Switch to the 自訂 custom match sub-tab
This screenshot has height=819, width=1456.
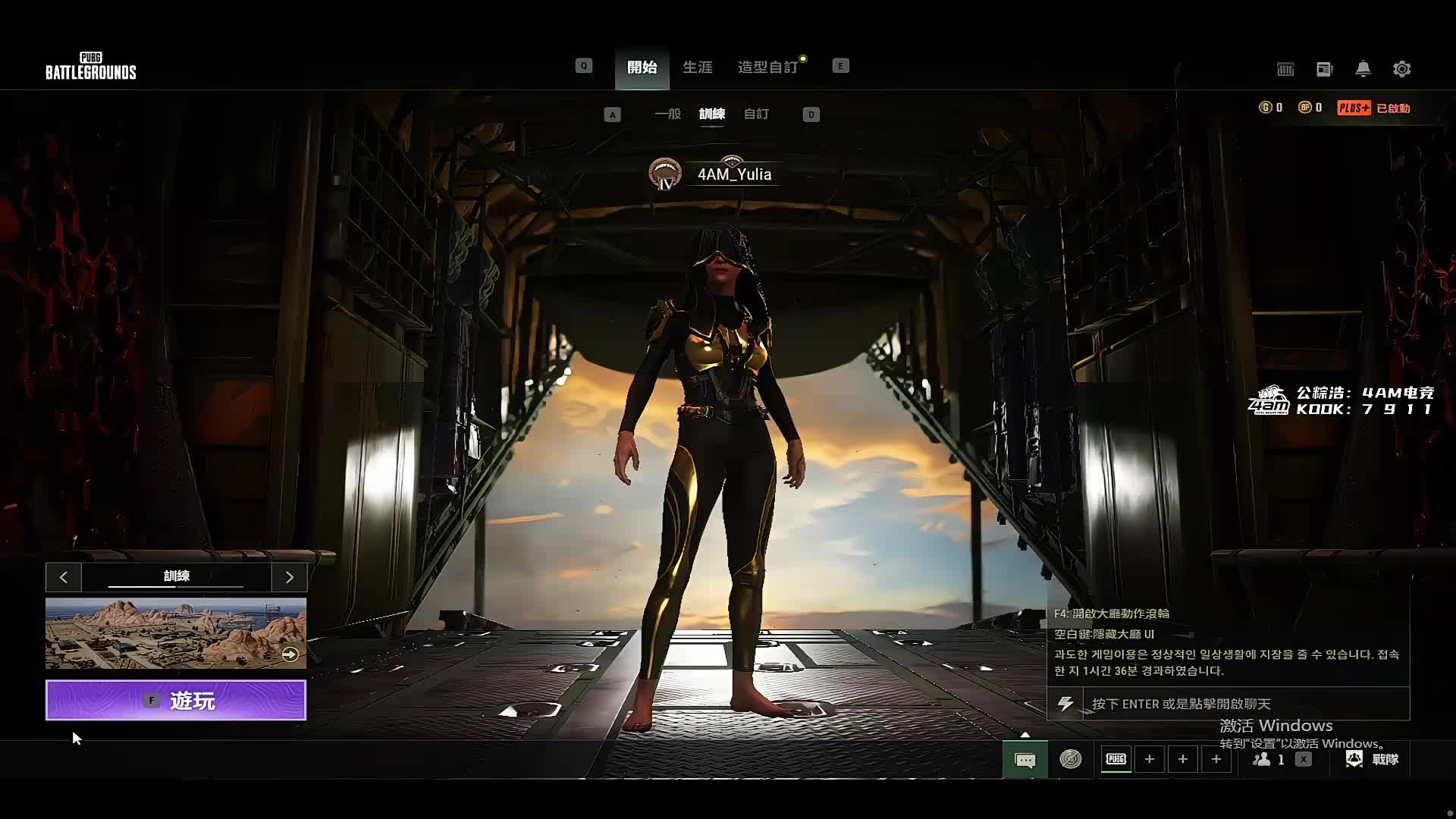(x=756, y=114)
